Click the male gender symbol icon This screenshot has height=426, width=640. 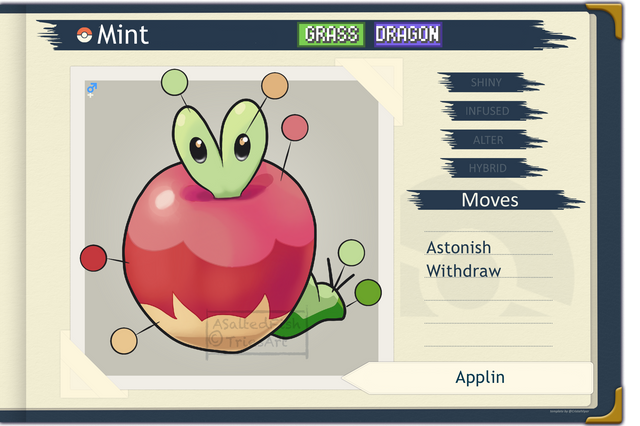[93, 90]
